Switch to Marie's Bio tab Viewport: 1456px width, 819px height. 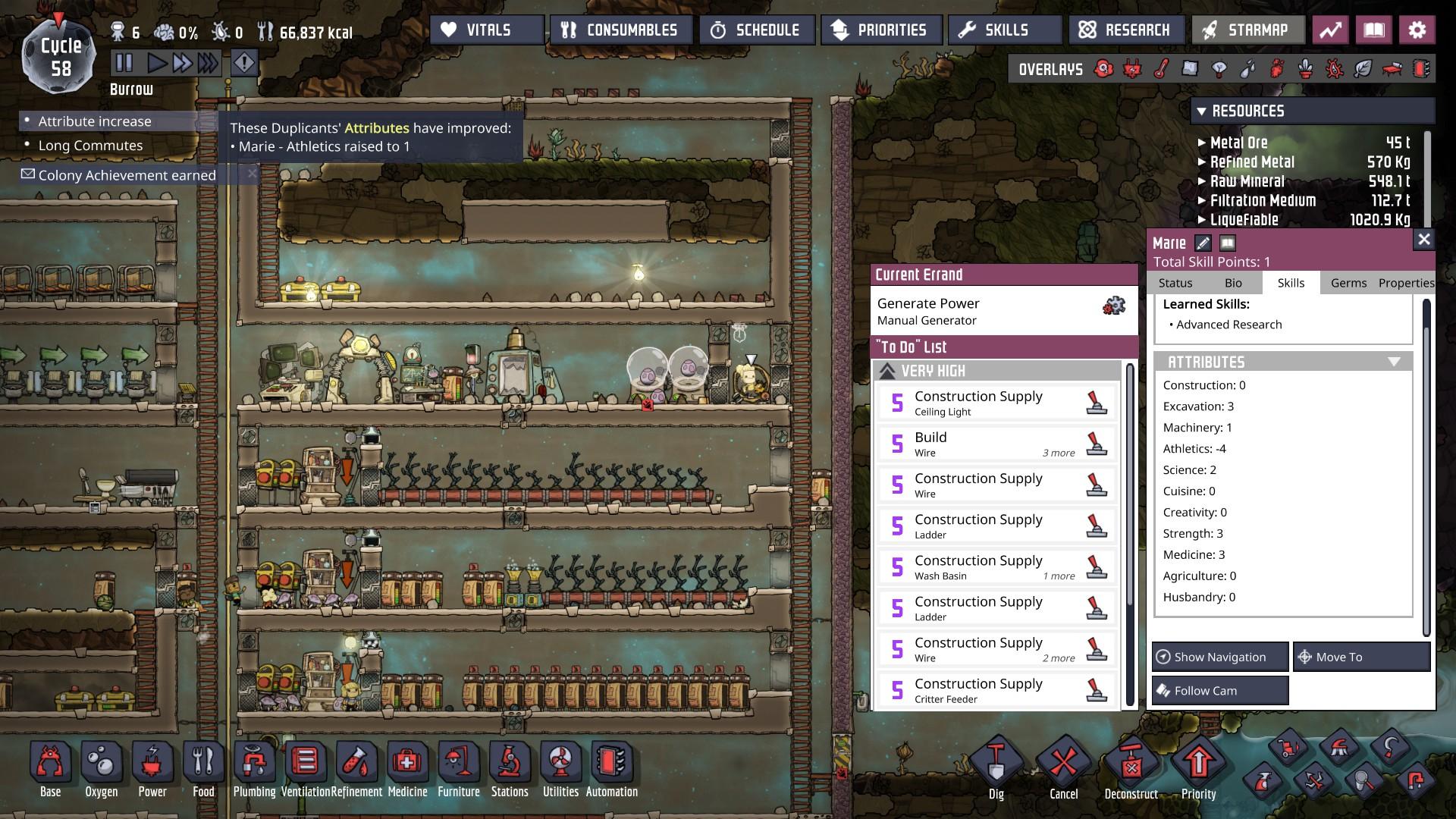pos(1232,282)
